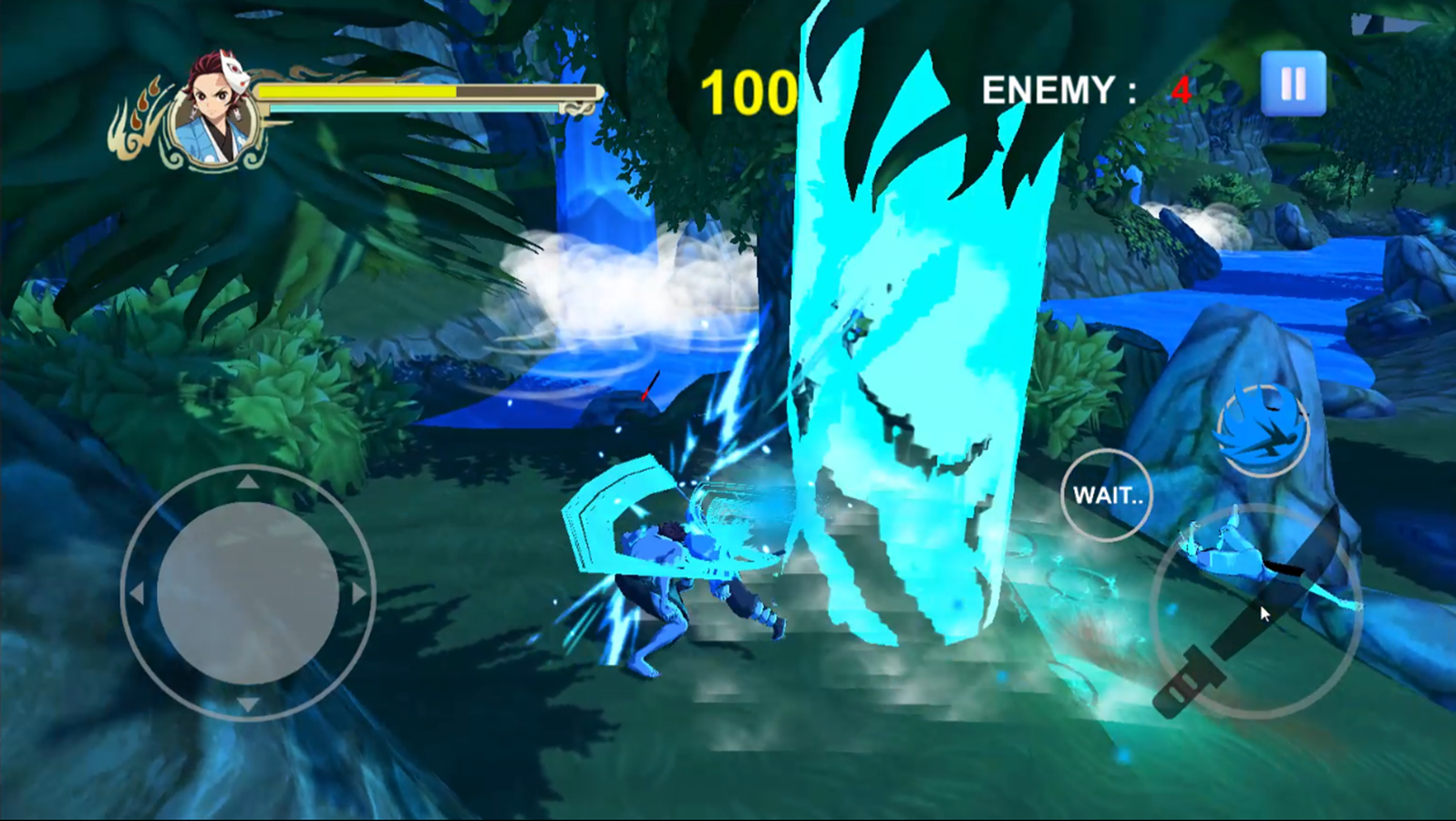Tap the red enemy count number 4
This screenshot has height=821, width=1456.
pyautogui.click(x=1181, y=88)
